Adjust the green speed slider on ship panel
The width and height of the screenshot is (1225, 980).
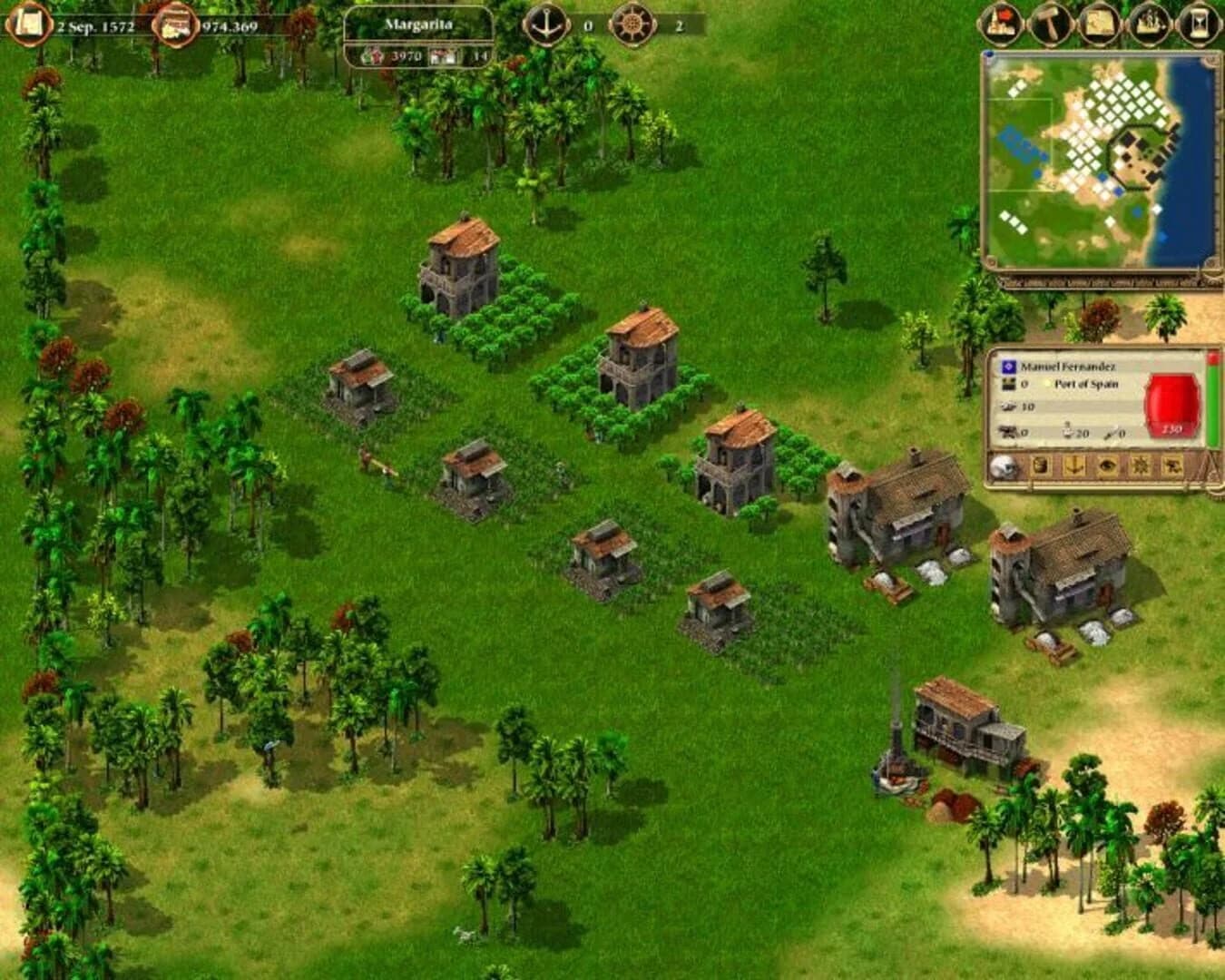(1212, 399)
